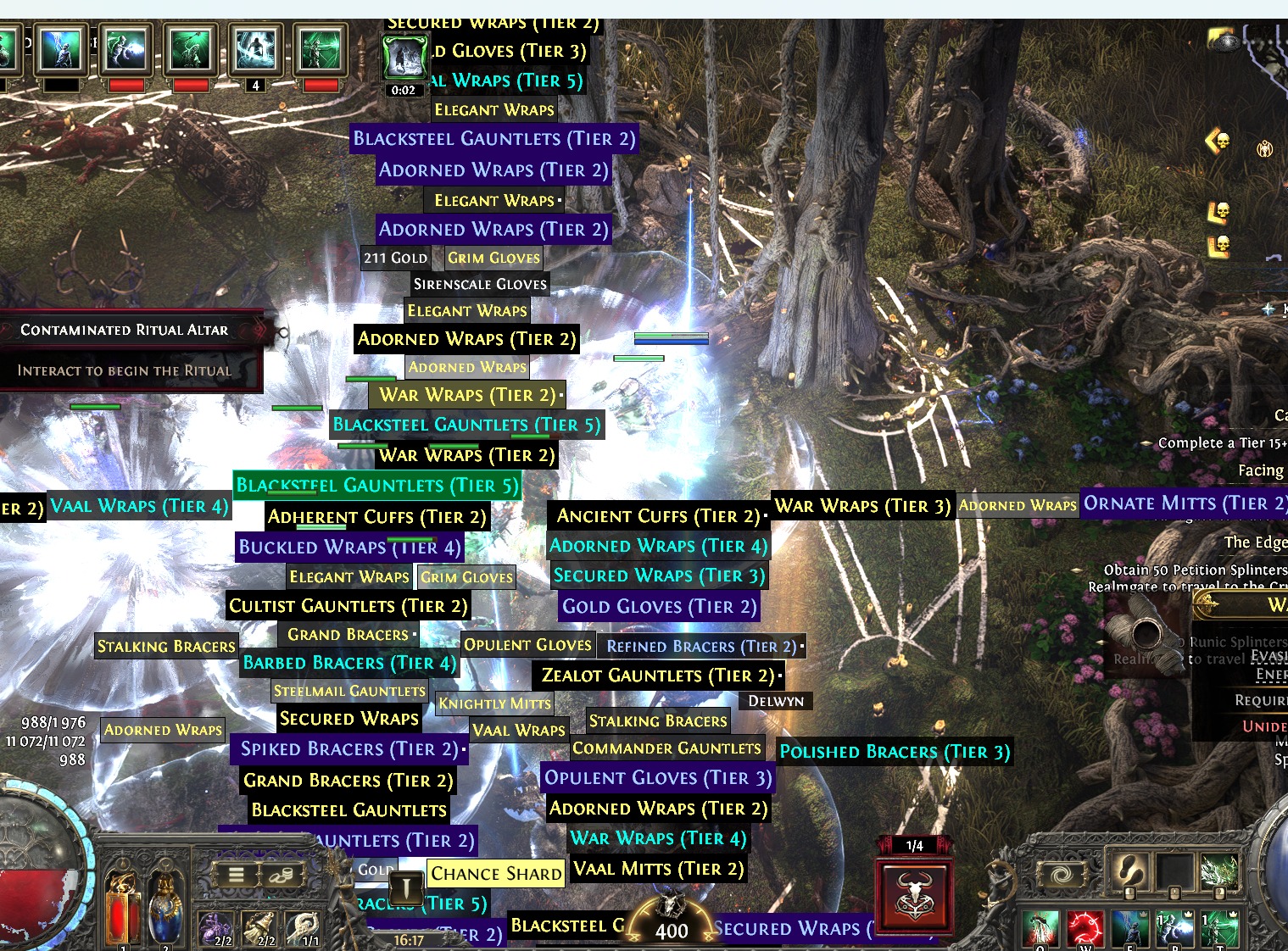Fire the green bow skill bound to T
Image resolution: width=1288 pixels, height=951 pixels.
click(x=1220, y=928)
